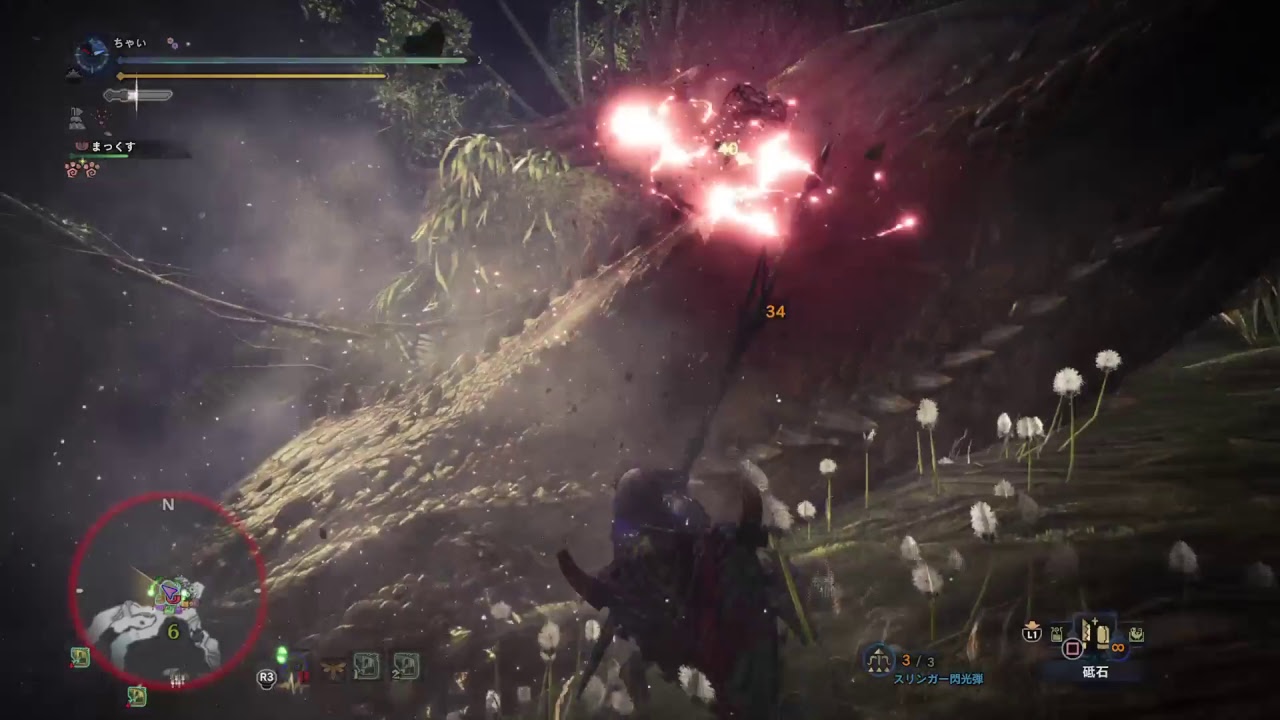
Task: Select the Palico companion name まっくす
Action: tap(113, 147)
